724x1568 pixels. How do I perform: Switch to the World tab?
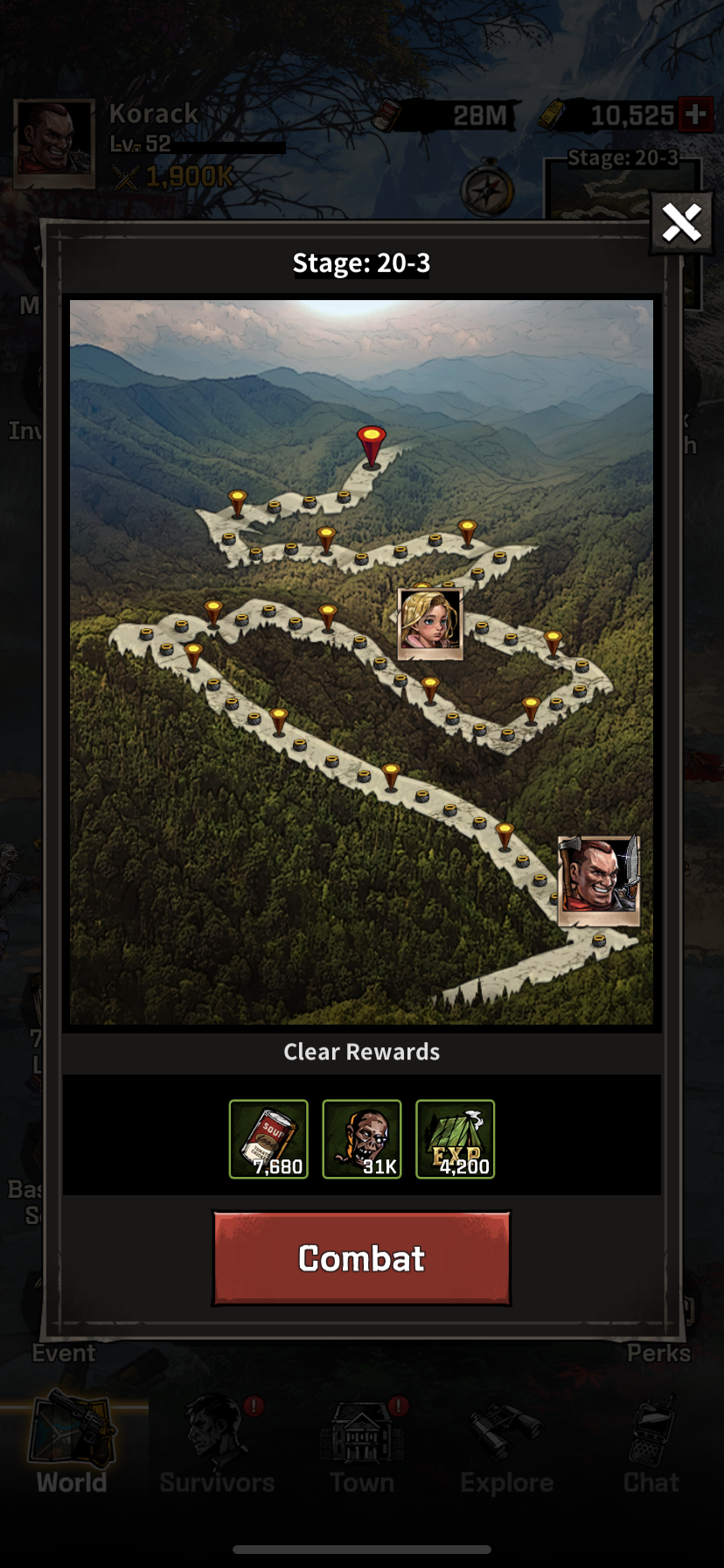[72, 1445]
